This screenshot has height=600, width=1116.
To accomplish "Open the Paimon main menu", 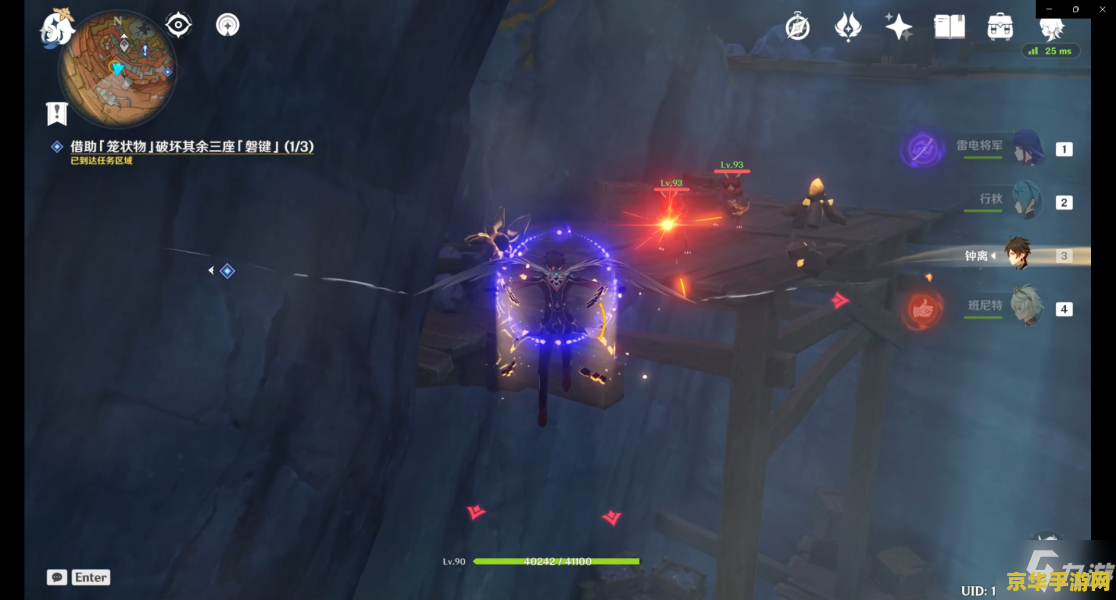I will coord(58,27).
